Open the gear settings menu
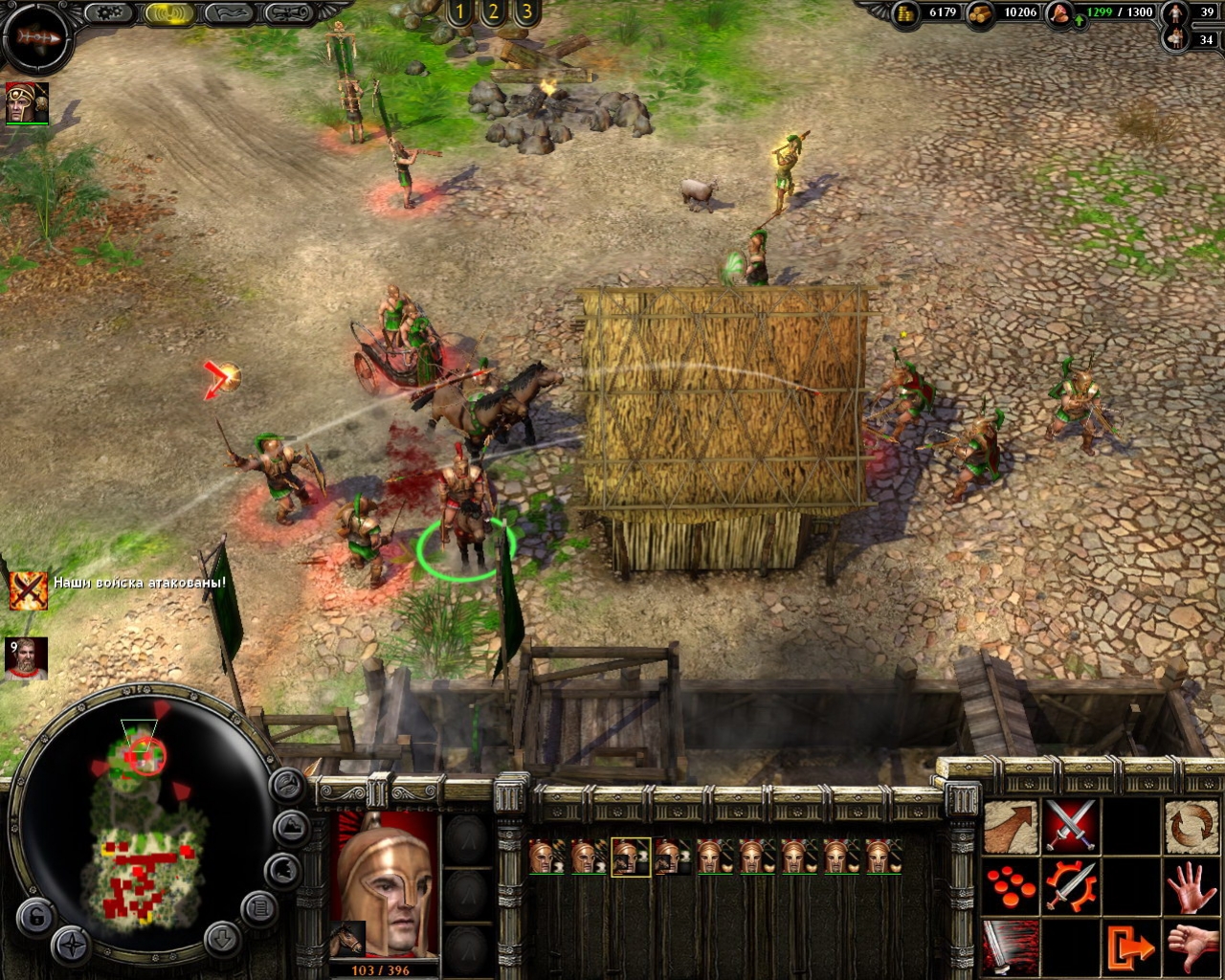The width and height of the screenshot is (1225, 980). click(110, 13)
